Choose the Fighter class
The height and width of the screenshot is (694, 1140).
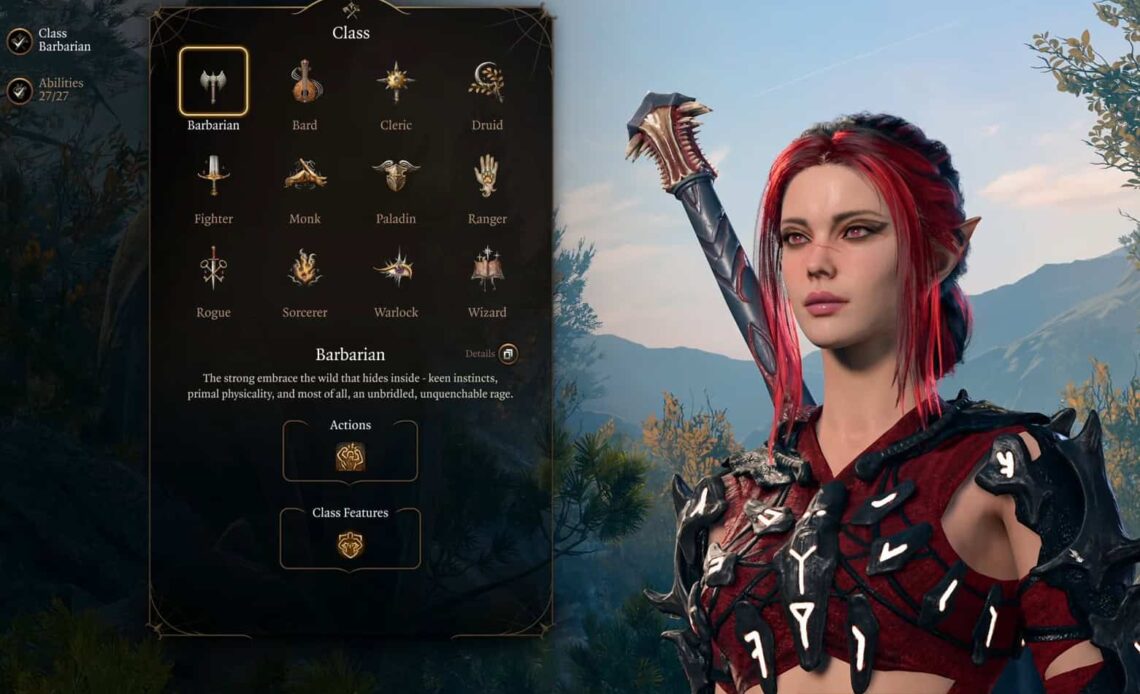click(x=213, y=175)
